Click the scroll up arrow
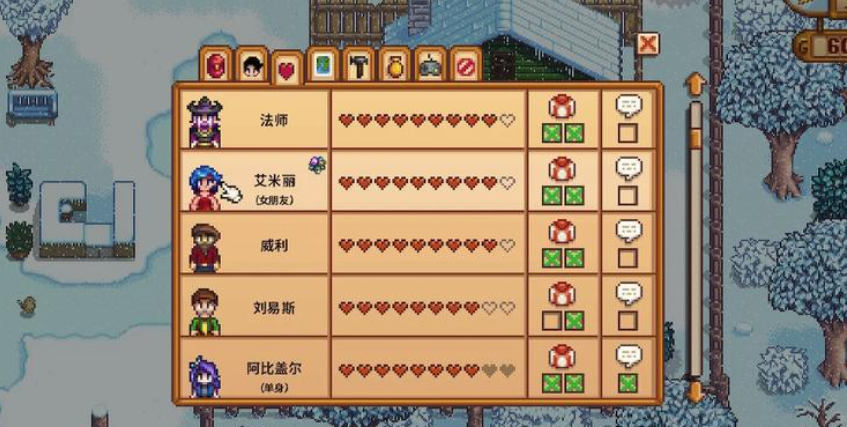The height and width of the screenshot is (427, 847). pos(695,83)
